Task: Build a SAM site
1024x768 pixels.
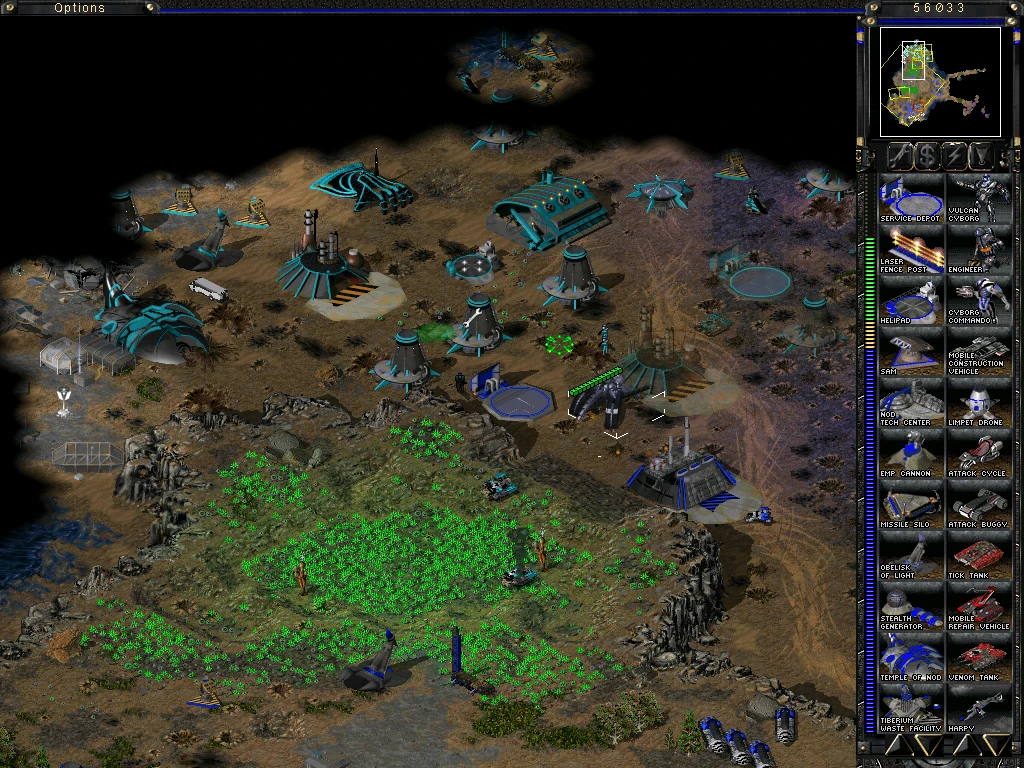Action: click(x=911, y=353)
